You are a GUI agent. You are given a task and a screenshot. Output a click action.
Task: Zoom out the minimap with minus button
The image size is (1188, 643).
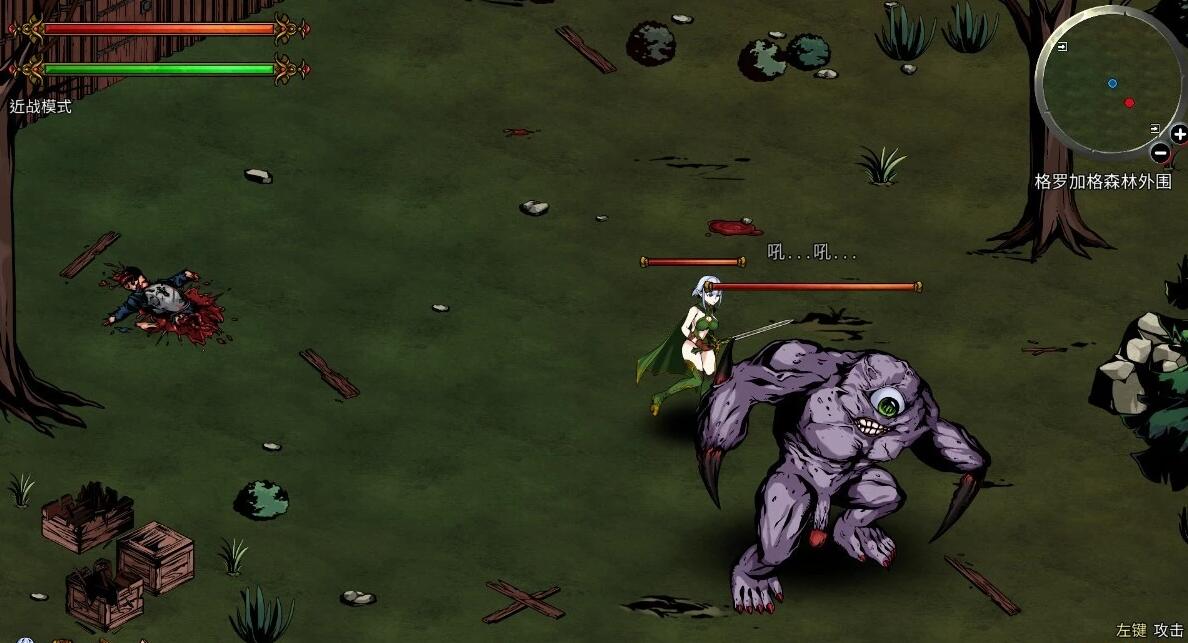1160,153
